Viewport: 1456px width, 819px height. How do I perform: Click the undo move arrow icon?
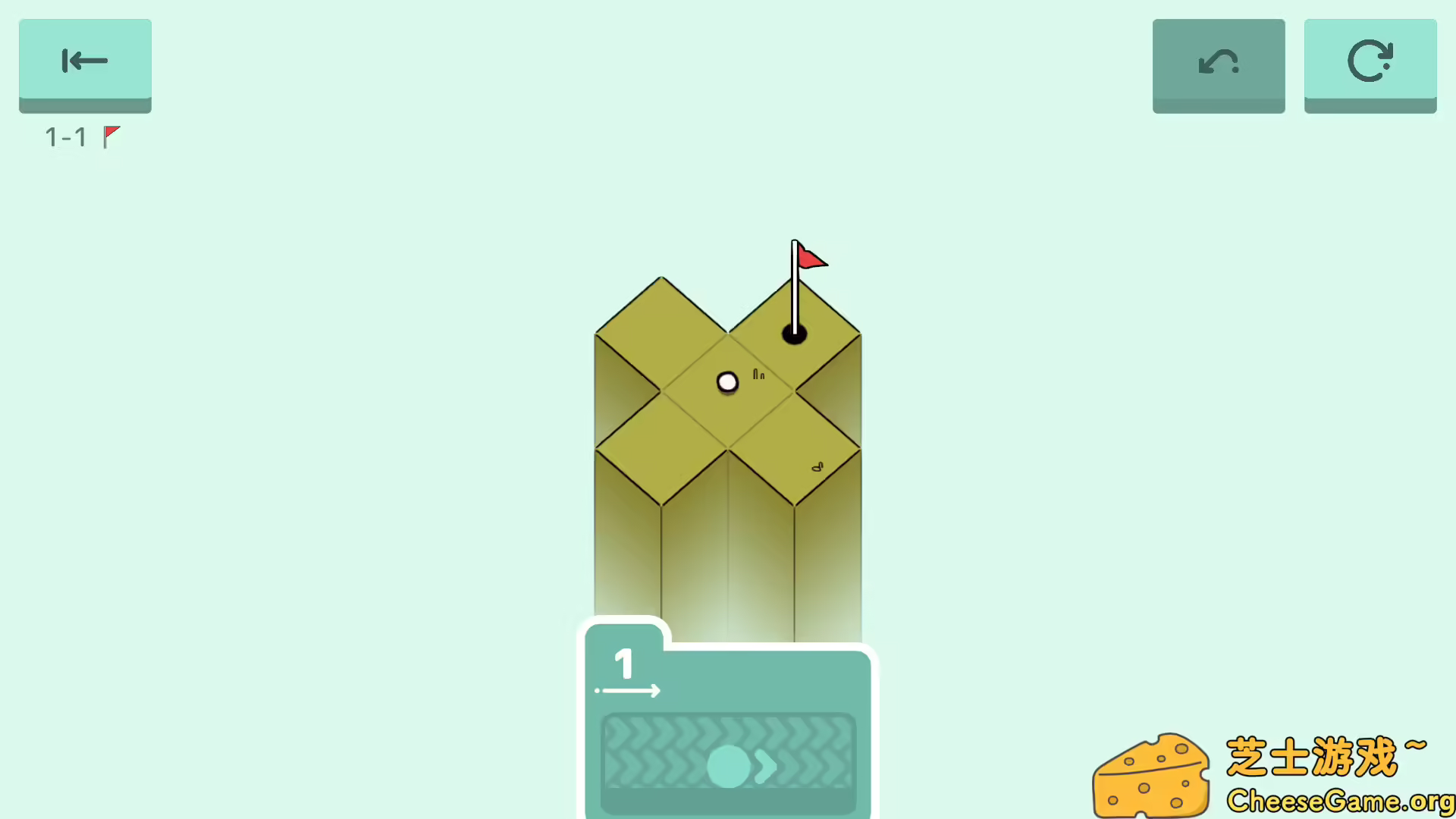(x=1218, y=62)
